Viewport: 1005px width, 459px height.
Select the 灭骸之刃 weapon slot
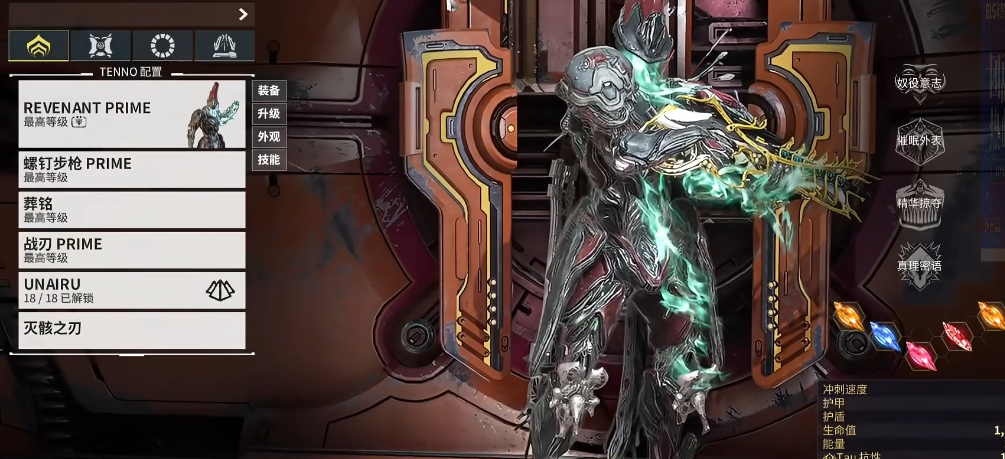(x=132, y=330)
